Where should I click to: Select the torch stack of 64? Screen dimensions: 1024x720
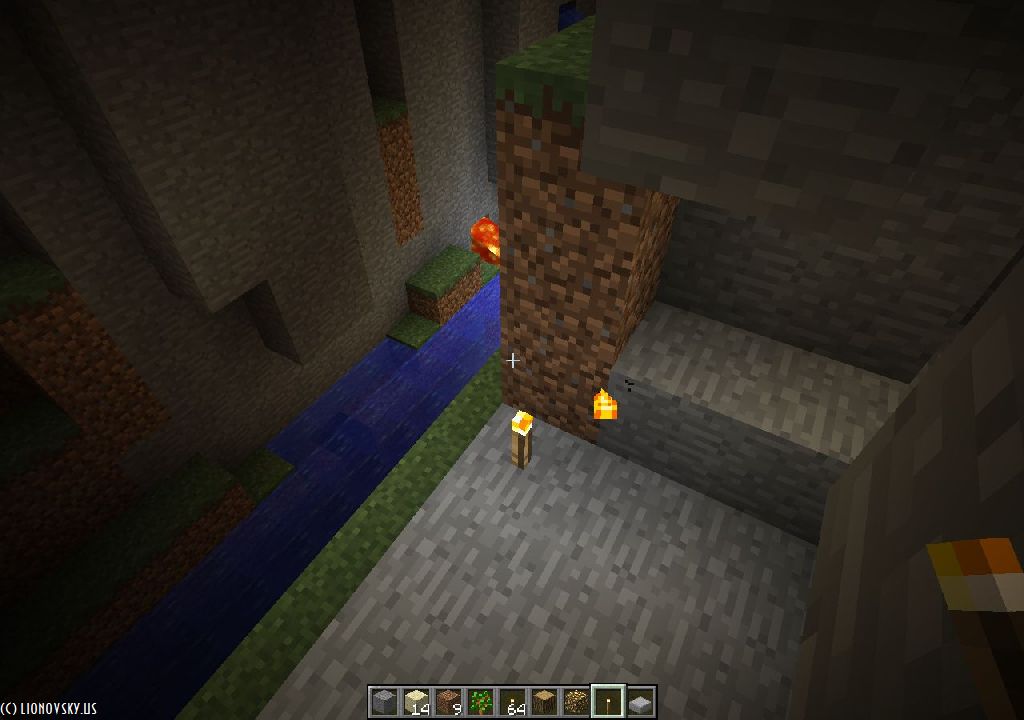coord(511,702)
